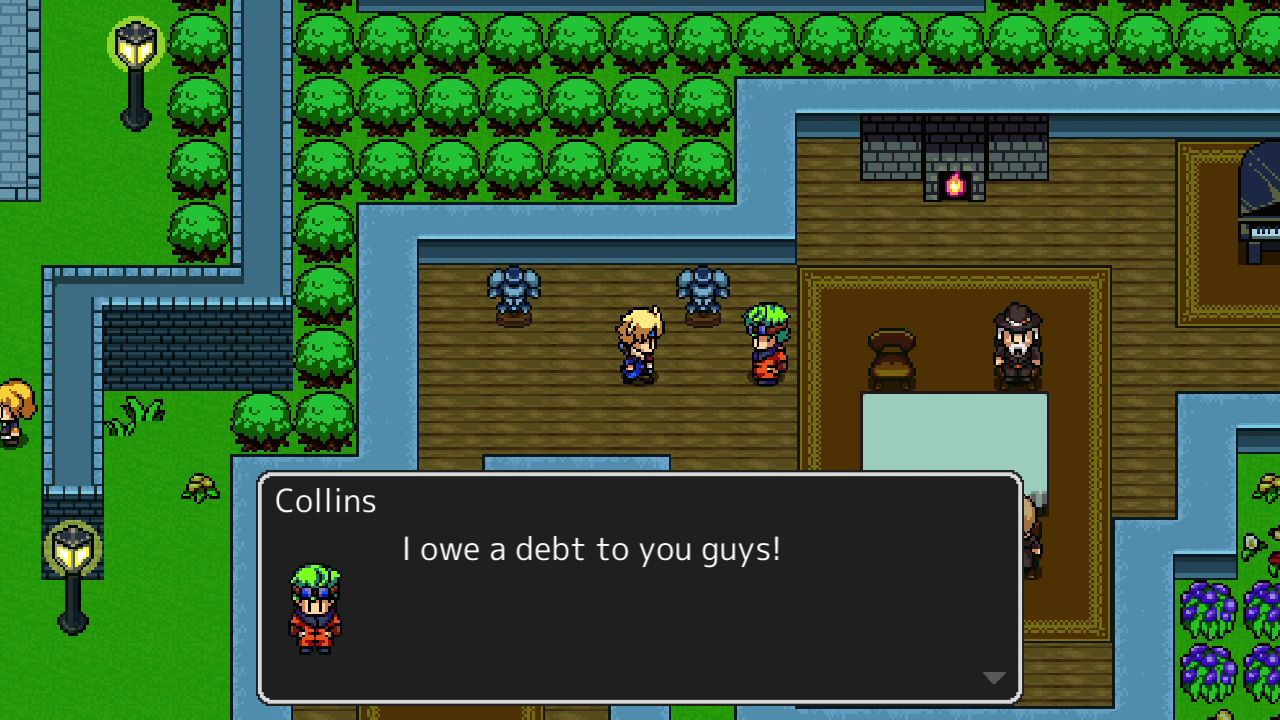Image resolution: width=1280 pixels, height=720 pixels.
Task: Click the continue arrow in the dialogue box
Action: coord(992,677)
